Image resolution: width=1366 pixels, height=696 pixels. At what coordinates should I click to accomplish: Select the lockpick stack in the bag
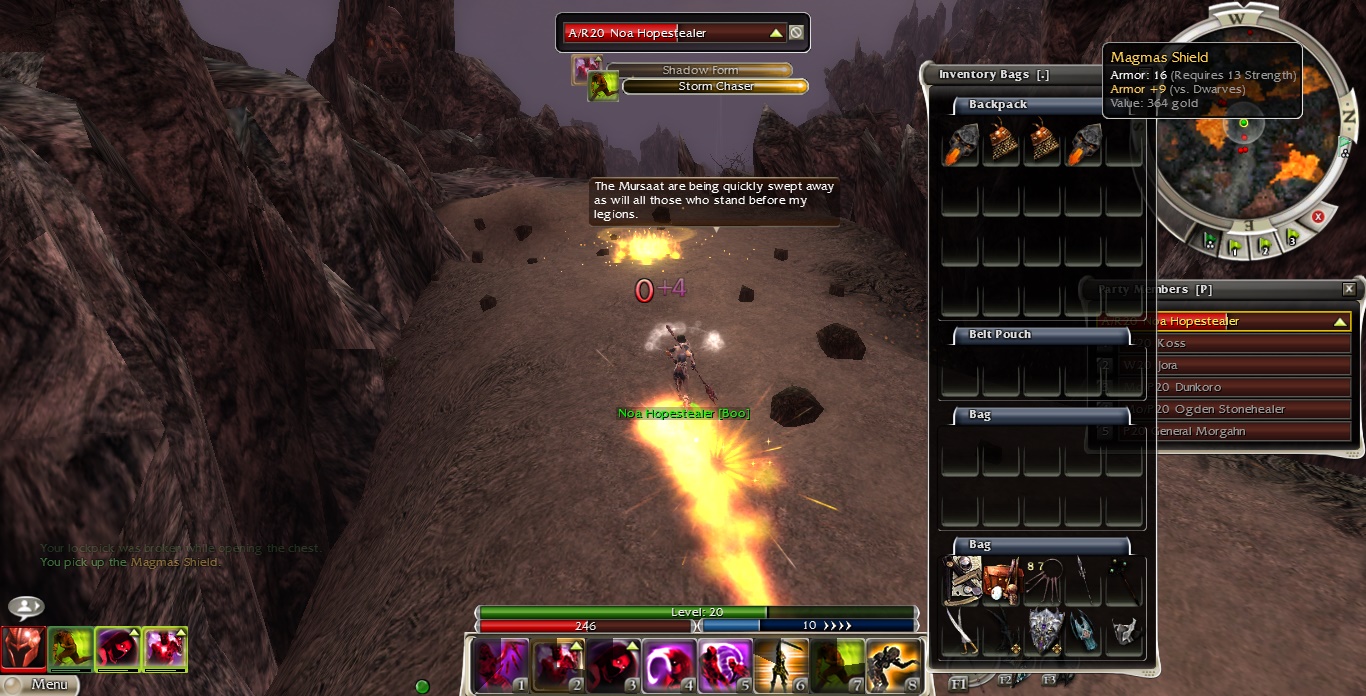1044,580
